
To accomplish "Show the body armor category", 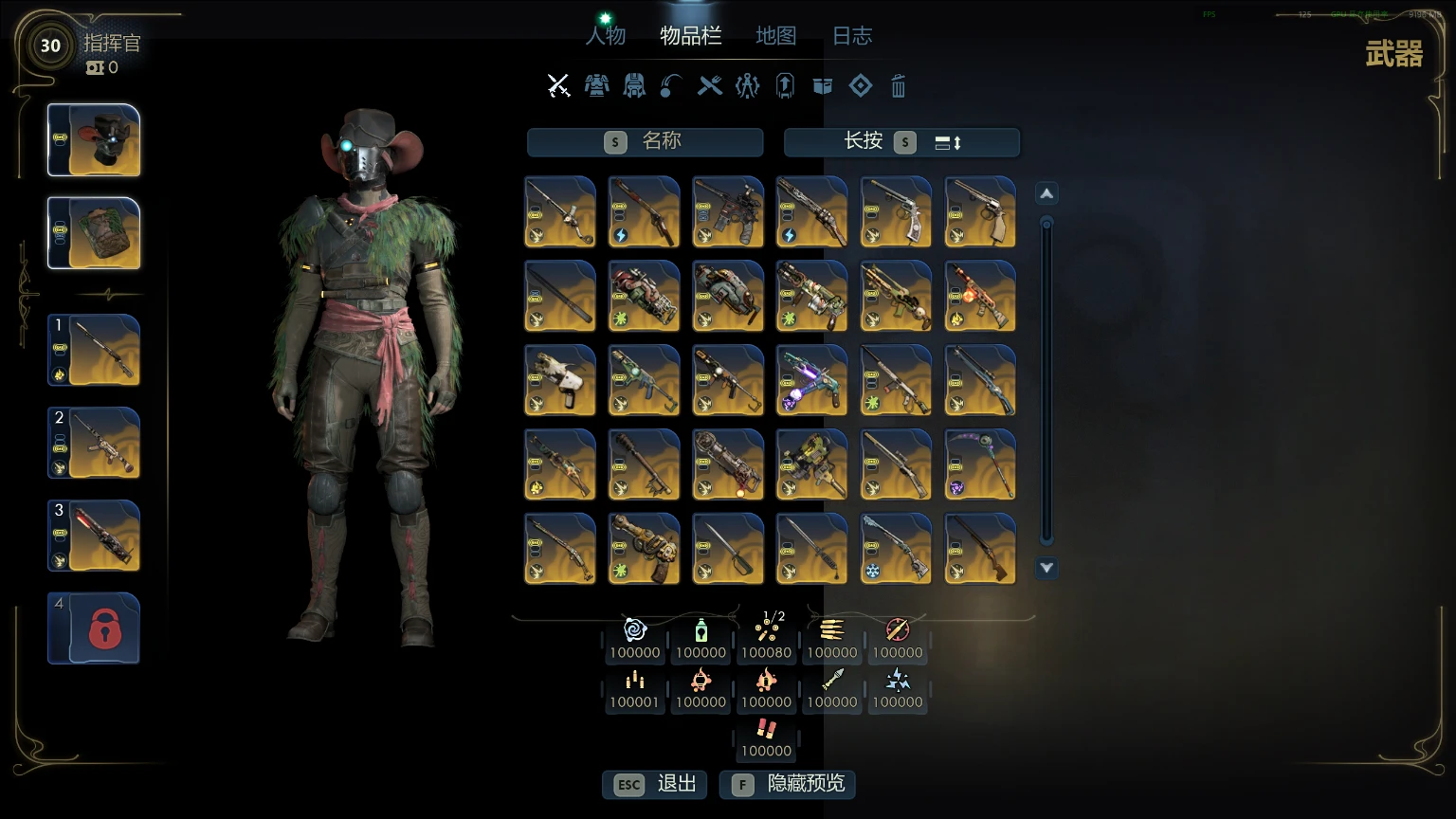I will tap(596, 86).
